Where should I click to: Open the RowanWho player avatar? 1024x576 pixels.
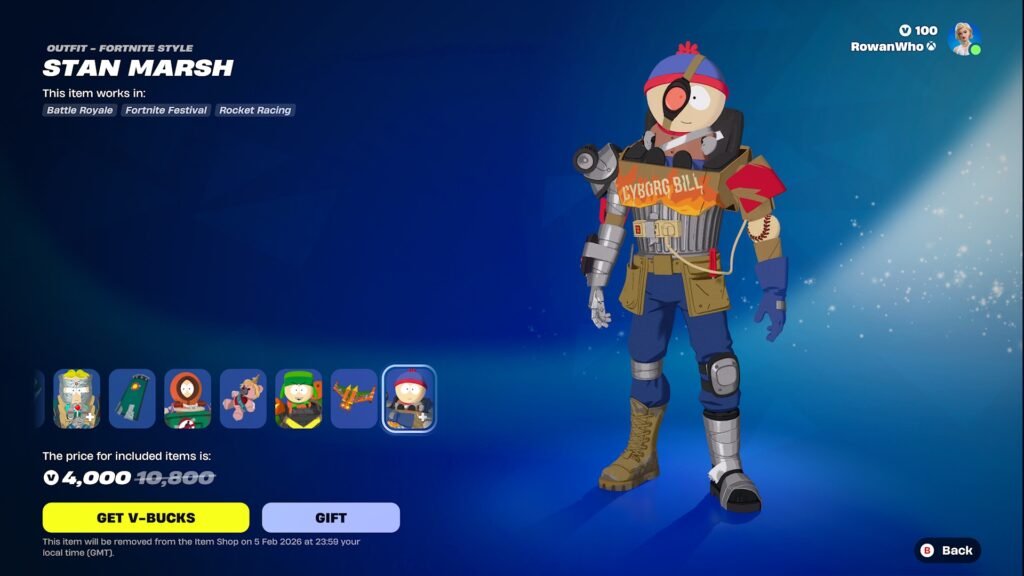pyautogui.click(x=964, y=38)
